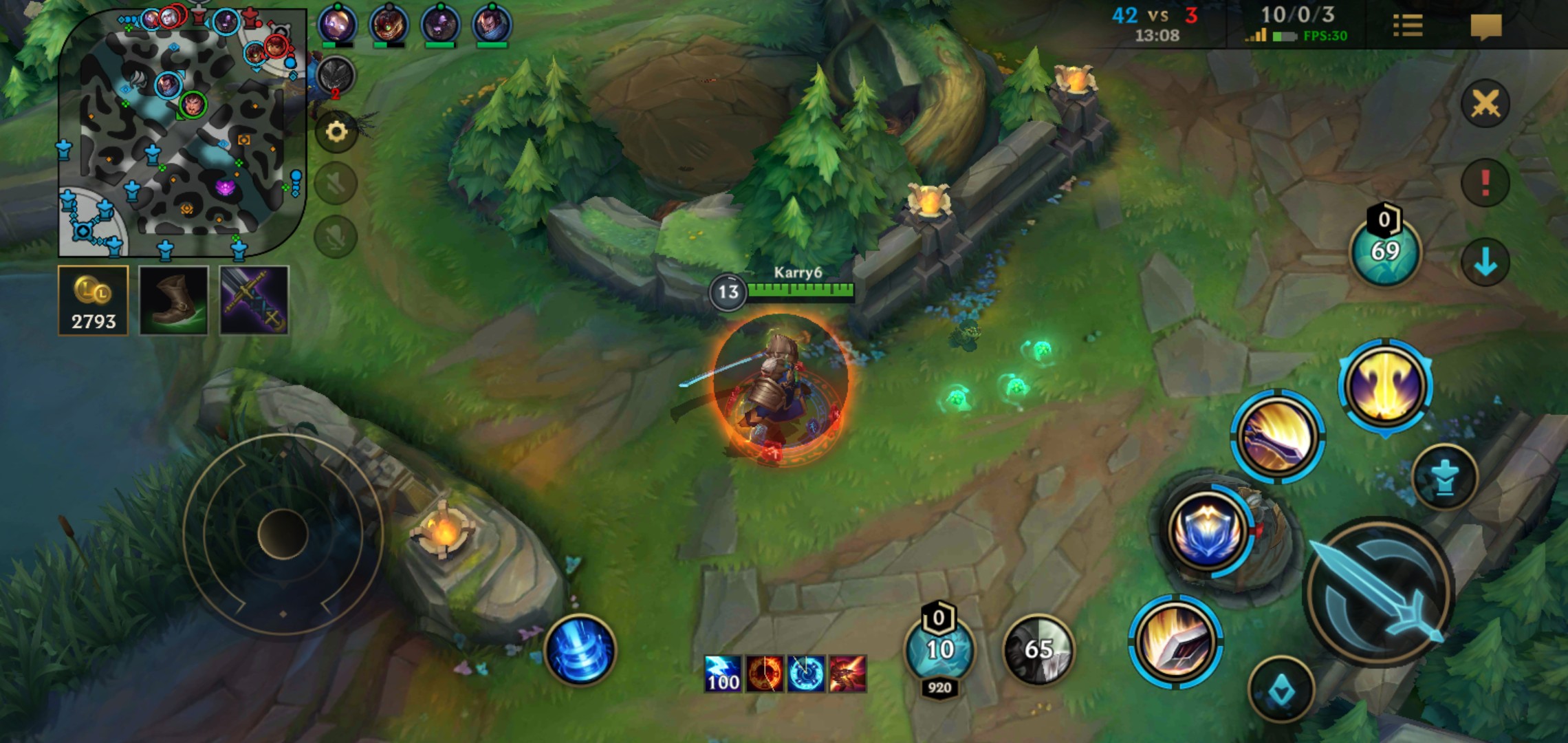Buy the recommended boots item
The height and width of the screenshot is (743, 1568).
(174, 301)
